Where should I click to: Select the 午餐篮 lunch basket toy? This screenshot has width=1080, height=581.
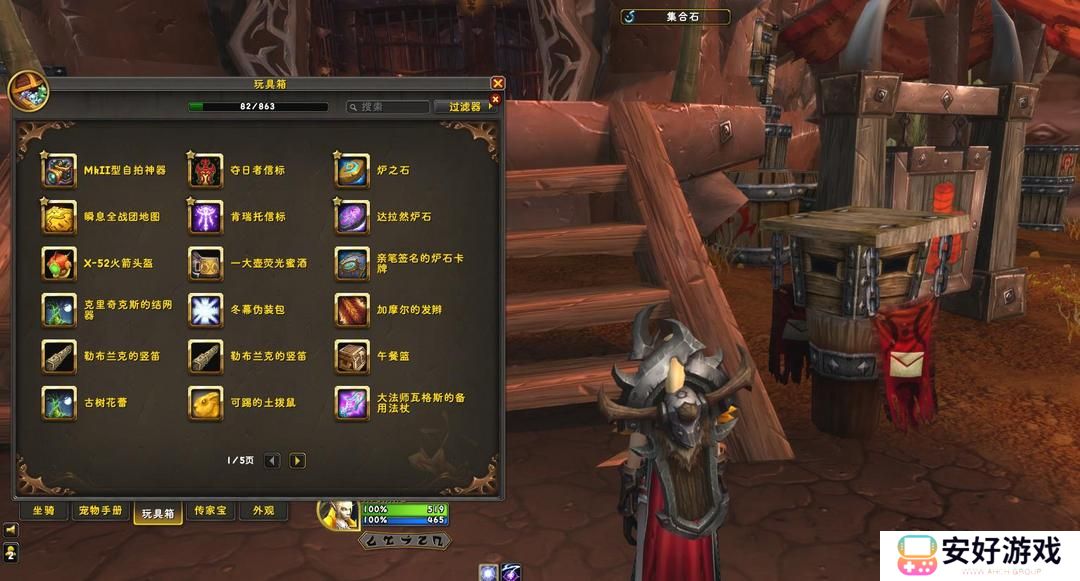point(351,356)
